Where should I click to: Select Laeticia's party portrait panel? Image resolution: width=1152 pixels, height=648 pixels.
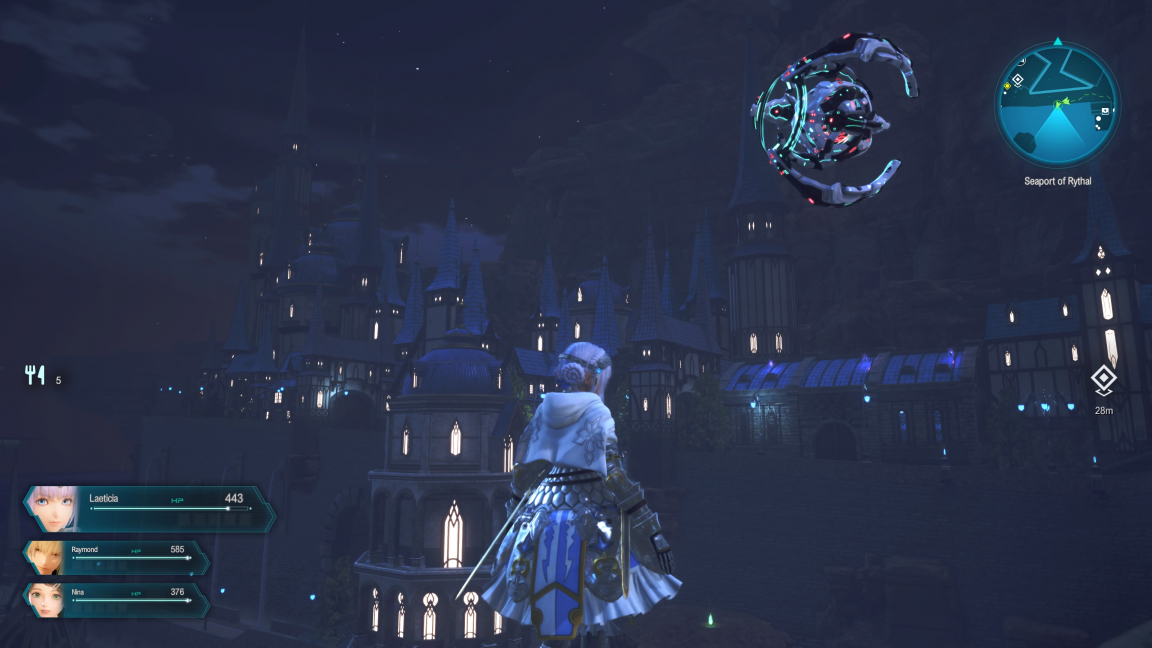pyautogui.click(x=150, y=509)
